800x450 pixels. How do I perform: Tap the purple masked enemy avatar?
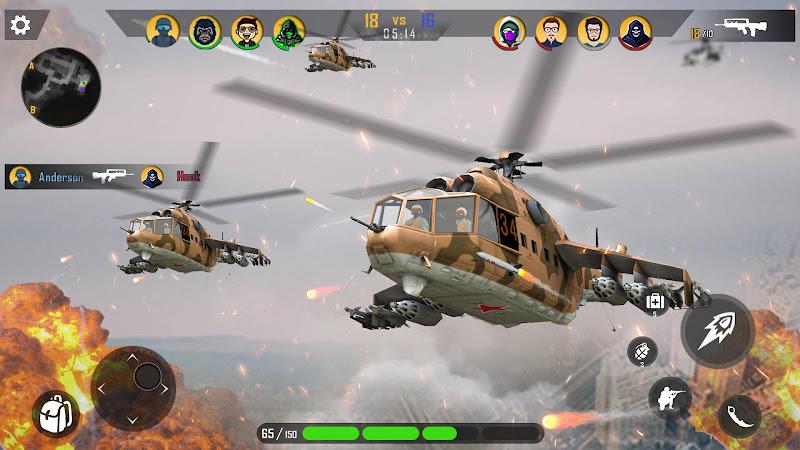[509, 33]
